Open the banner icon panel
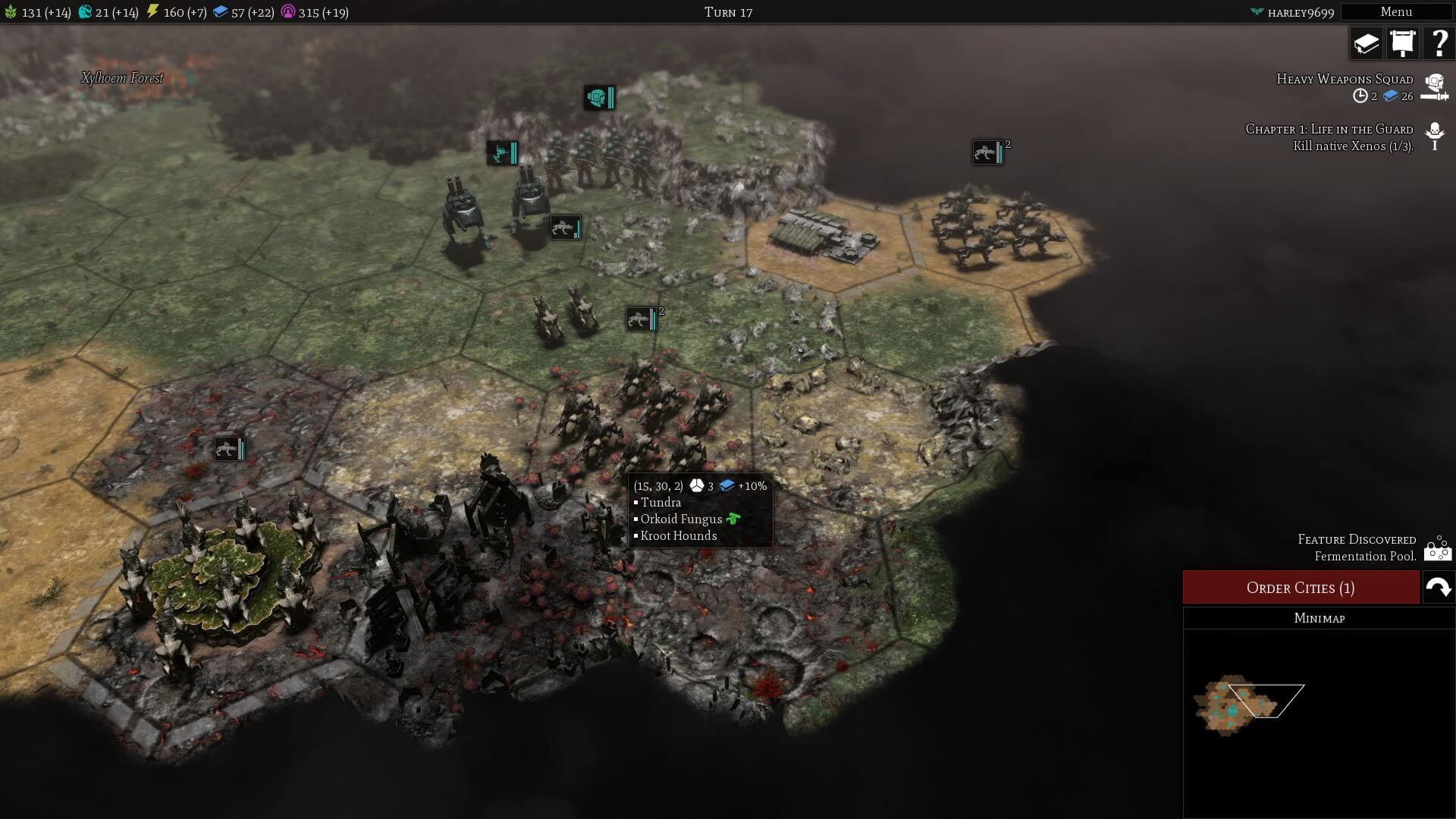The height and width of the screenshot is (819, 1456). click(1402, 43)
